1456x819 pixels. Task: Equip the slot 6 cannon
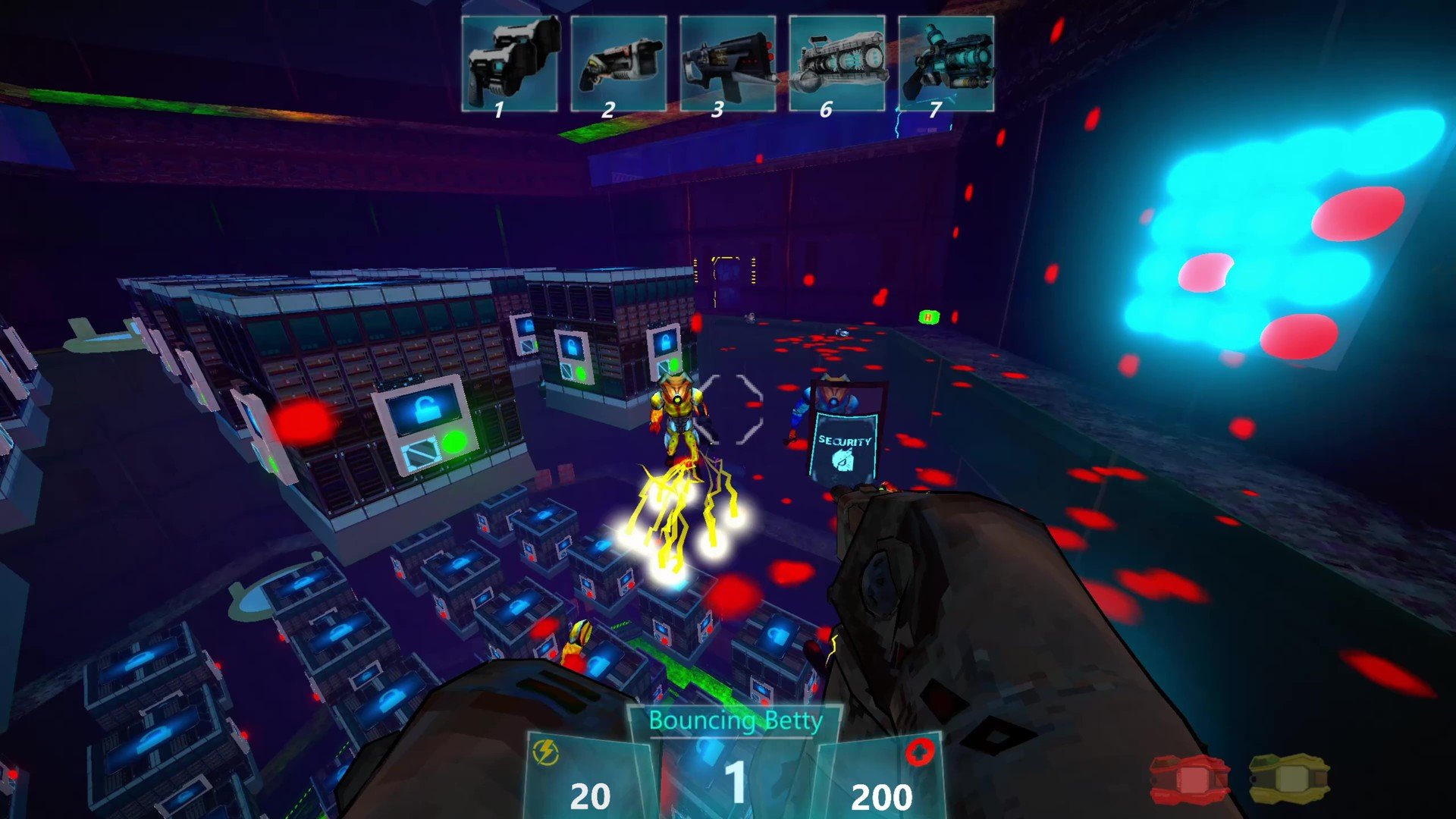click(x=837, y=65)
